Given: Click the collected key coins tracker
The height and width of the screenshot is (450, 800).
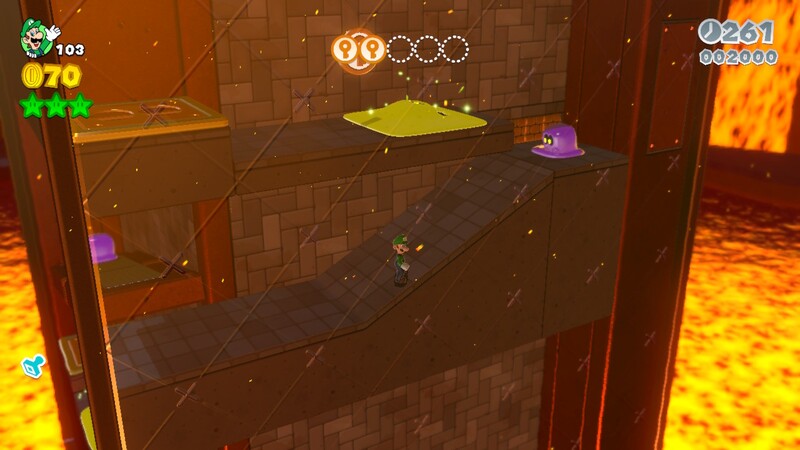Looking at the screenshot, I should 400,49.
